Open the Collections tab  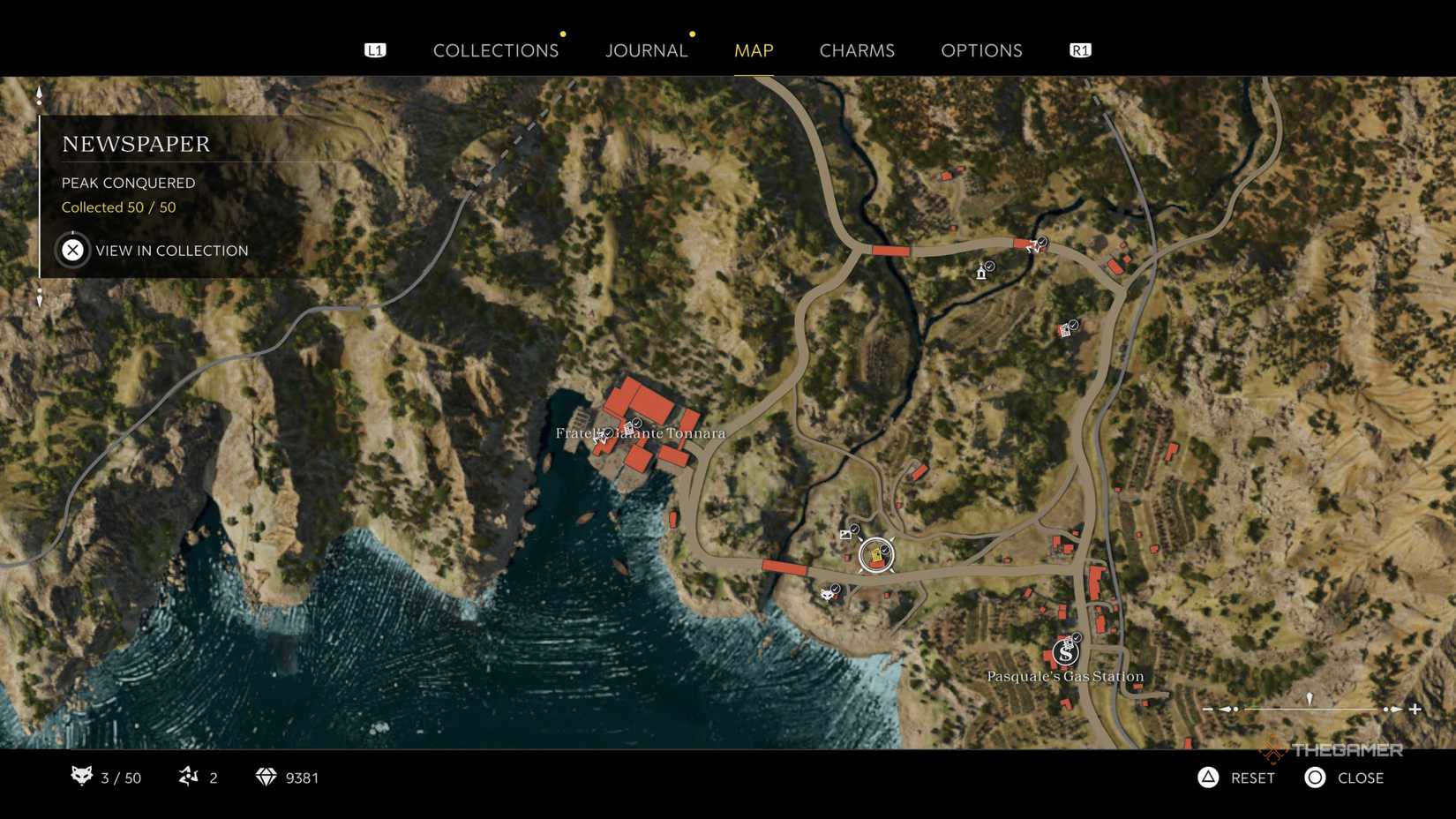(x=495, y=50)
